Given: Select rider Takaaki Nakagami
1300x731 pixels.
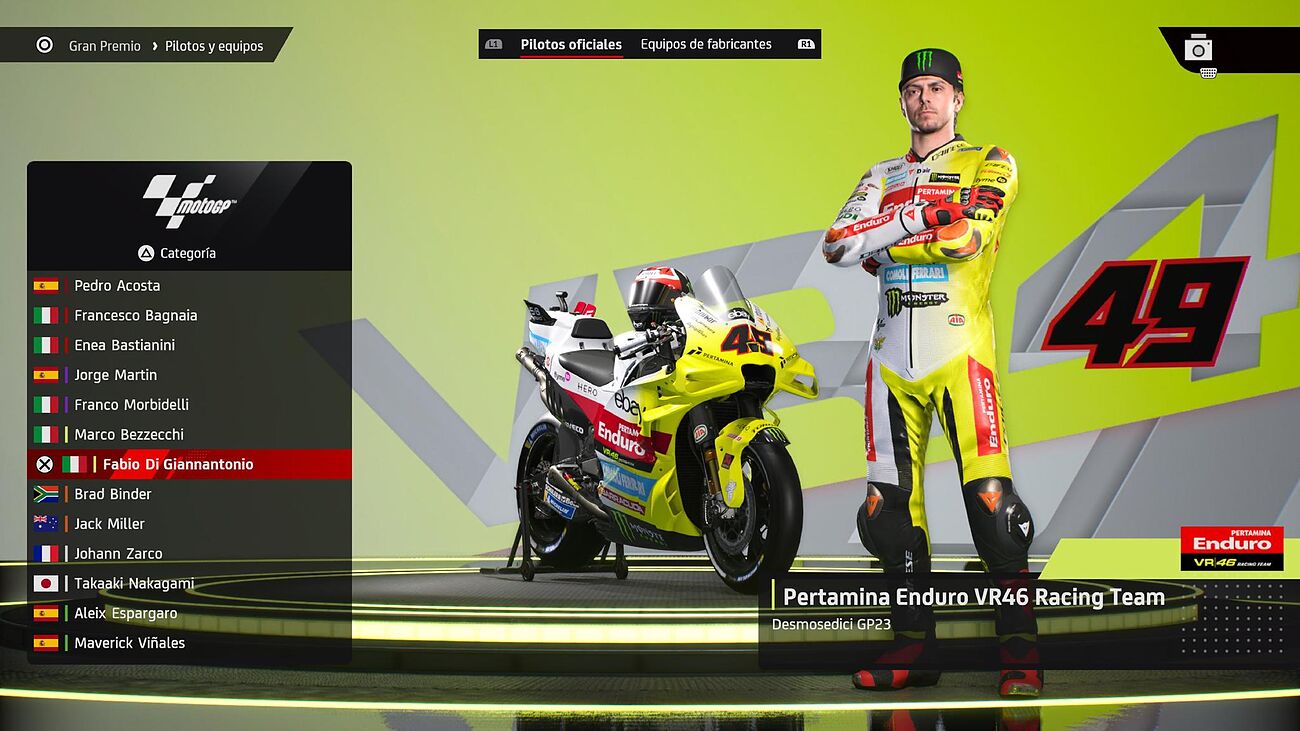Looking at the screenshot, I should [134, 583].
